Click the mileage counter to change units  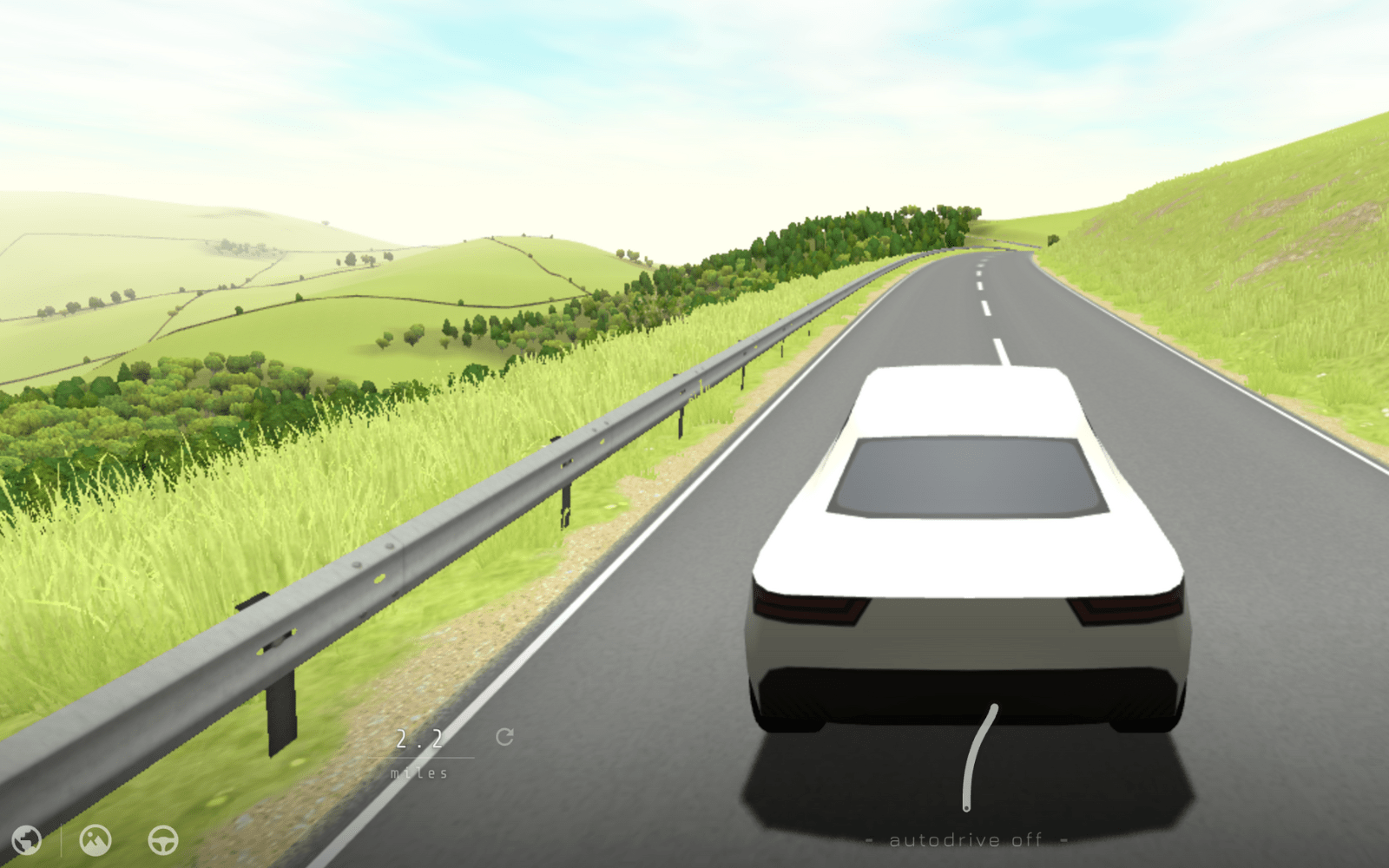(x=419, y=752)
